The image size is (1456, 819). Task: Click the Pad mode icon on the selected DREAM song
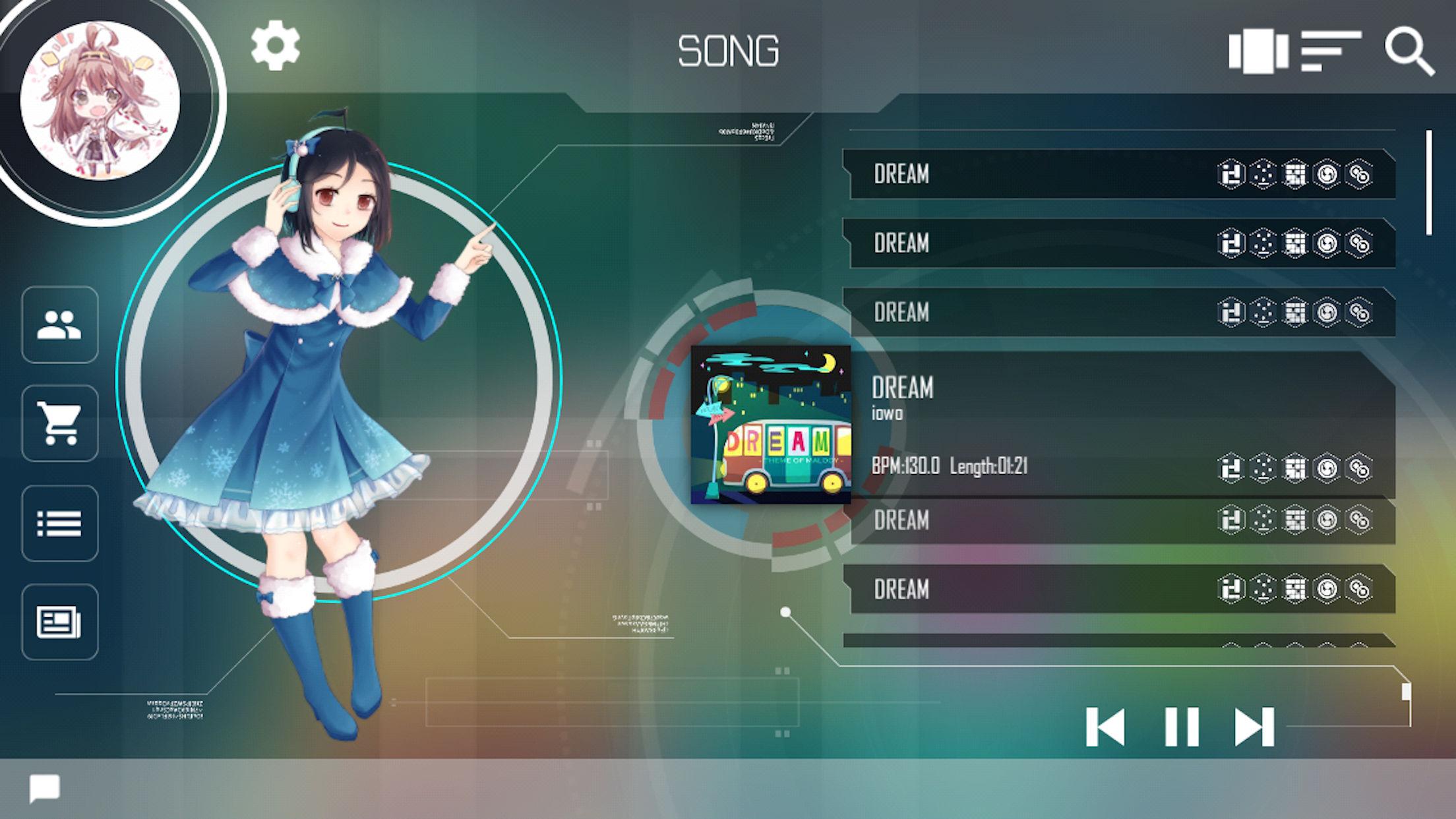point(1294,468)
